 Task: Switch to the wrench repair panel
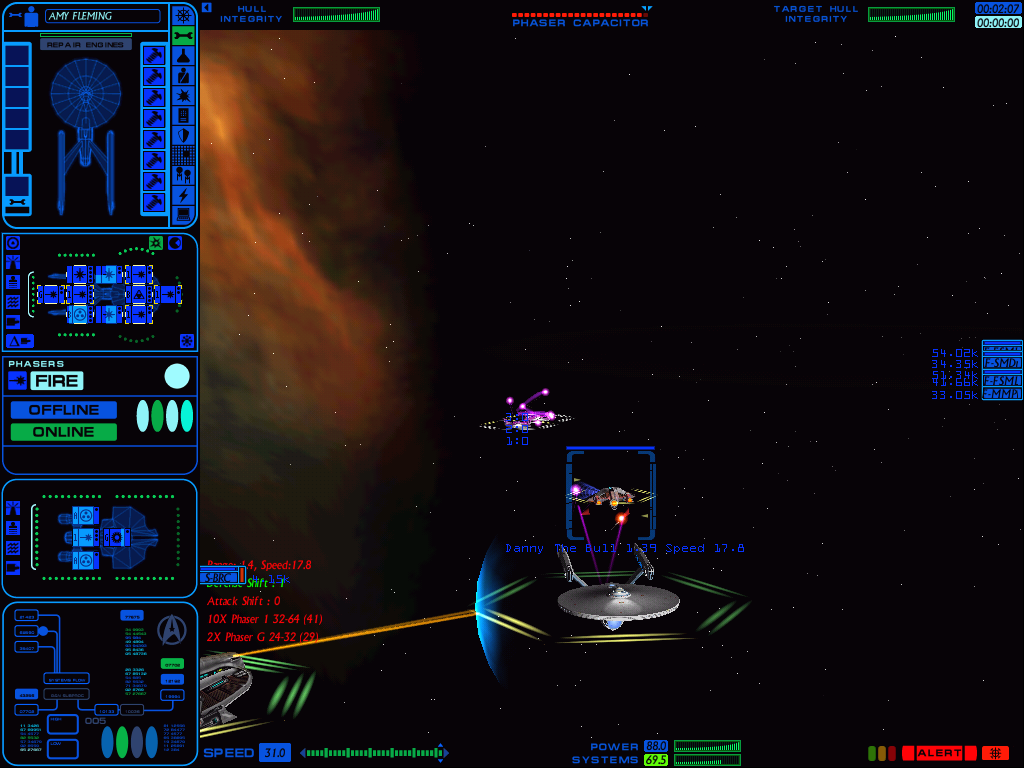183,36
